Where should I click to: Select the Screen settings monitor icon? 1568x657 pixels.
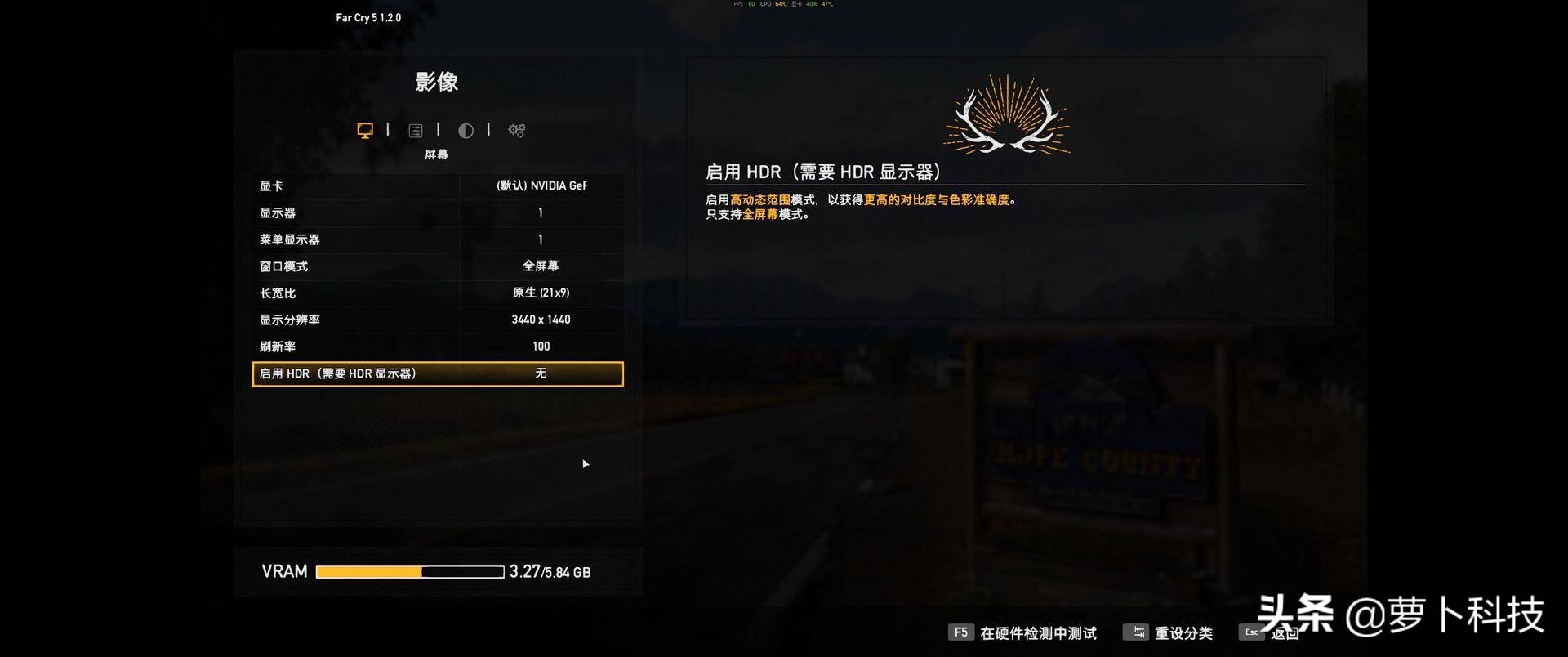[x=364, y=130]
